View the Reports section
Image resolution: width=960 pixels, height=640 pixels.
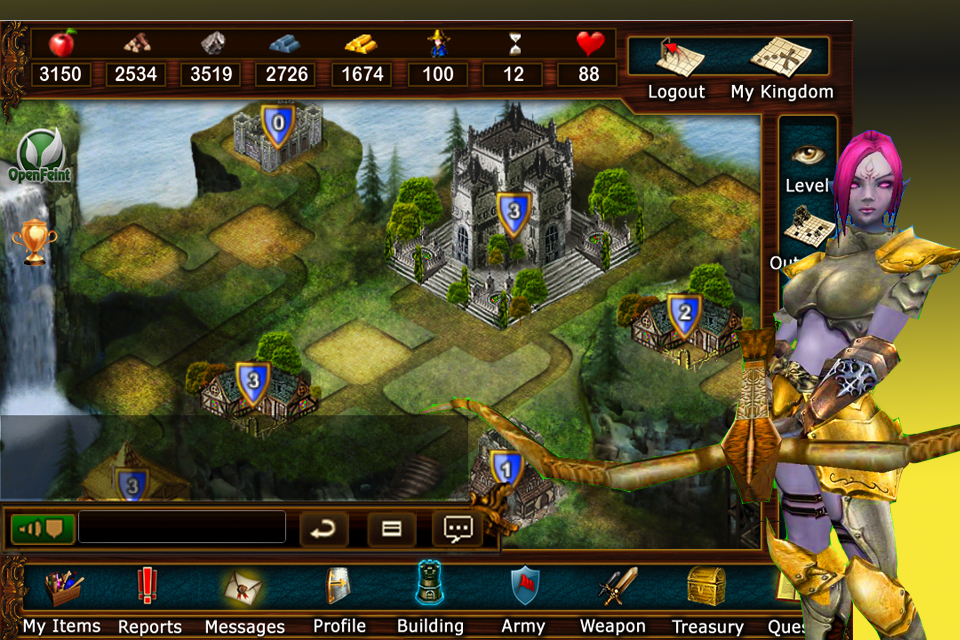pyautogui.click(x=149, y=598)
